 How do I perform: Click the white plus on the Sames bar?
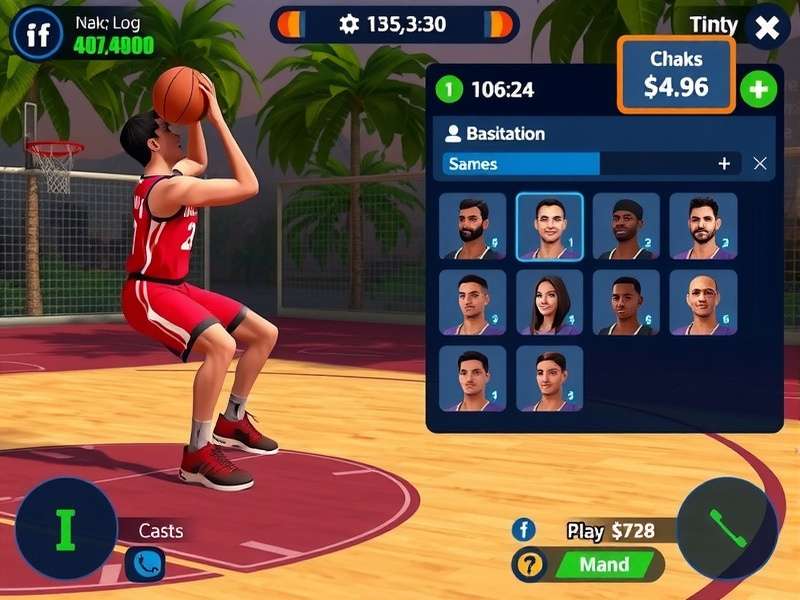click(724, 163)
